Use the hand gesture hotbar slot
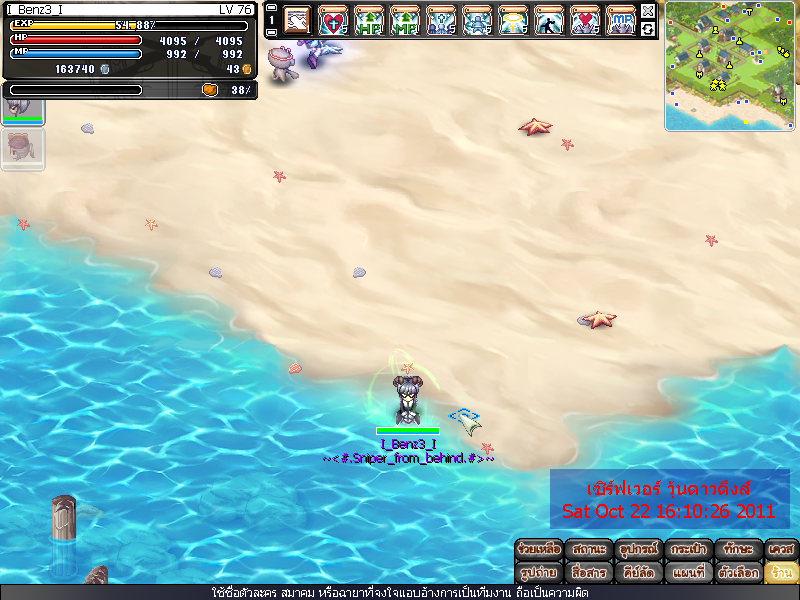This screenshot has width=800, height=600. click(x=298, y=19)
